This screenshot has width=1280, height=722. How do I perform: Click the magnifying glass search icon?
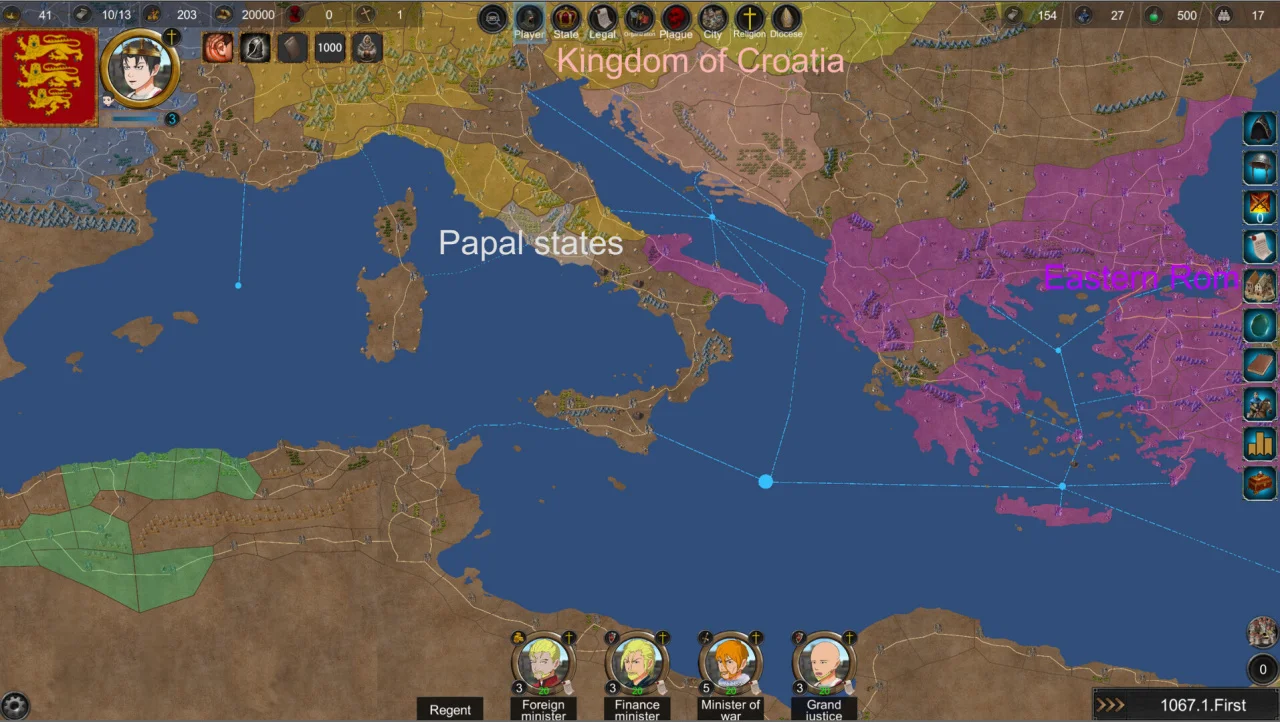click(493, 19)
